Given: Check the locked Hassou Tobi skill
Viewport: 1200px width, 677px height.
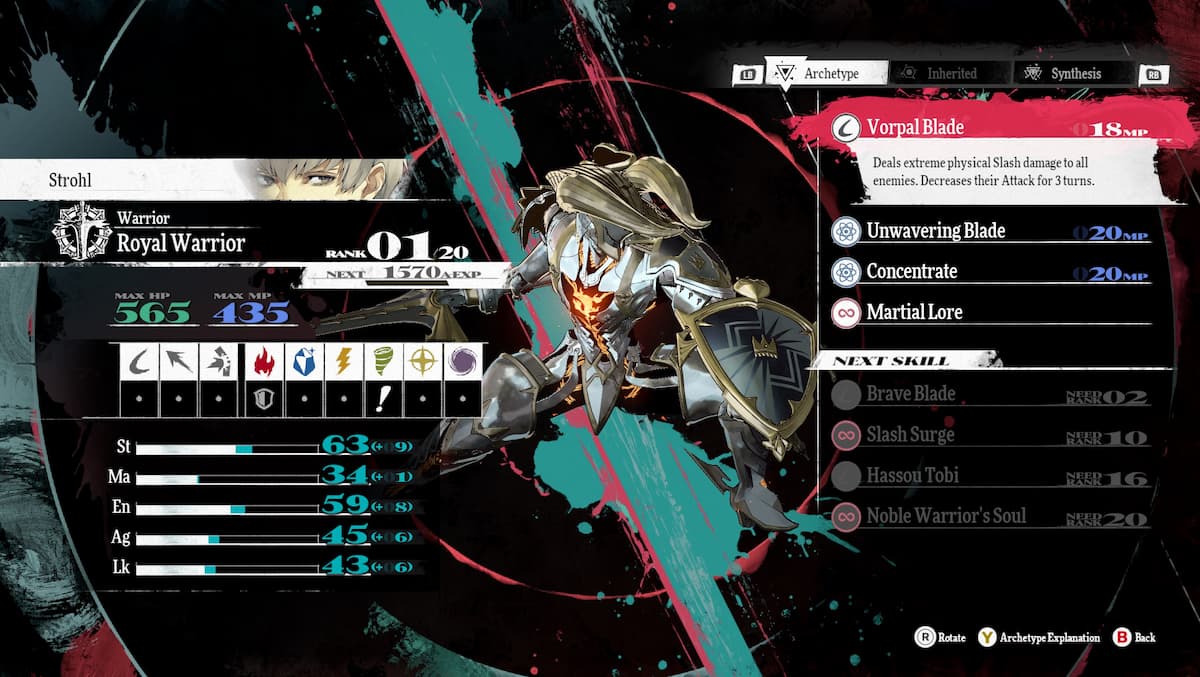Looking at the screenshot, I should click(912, 476).
